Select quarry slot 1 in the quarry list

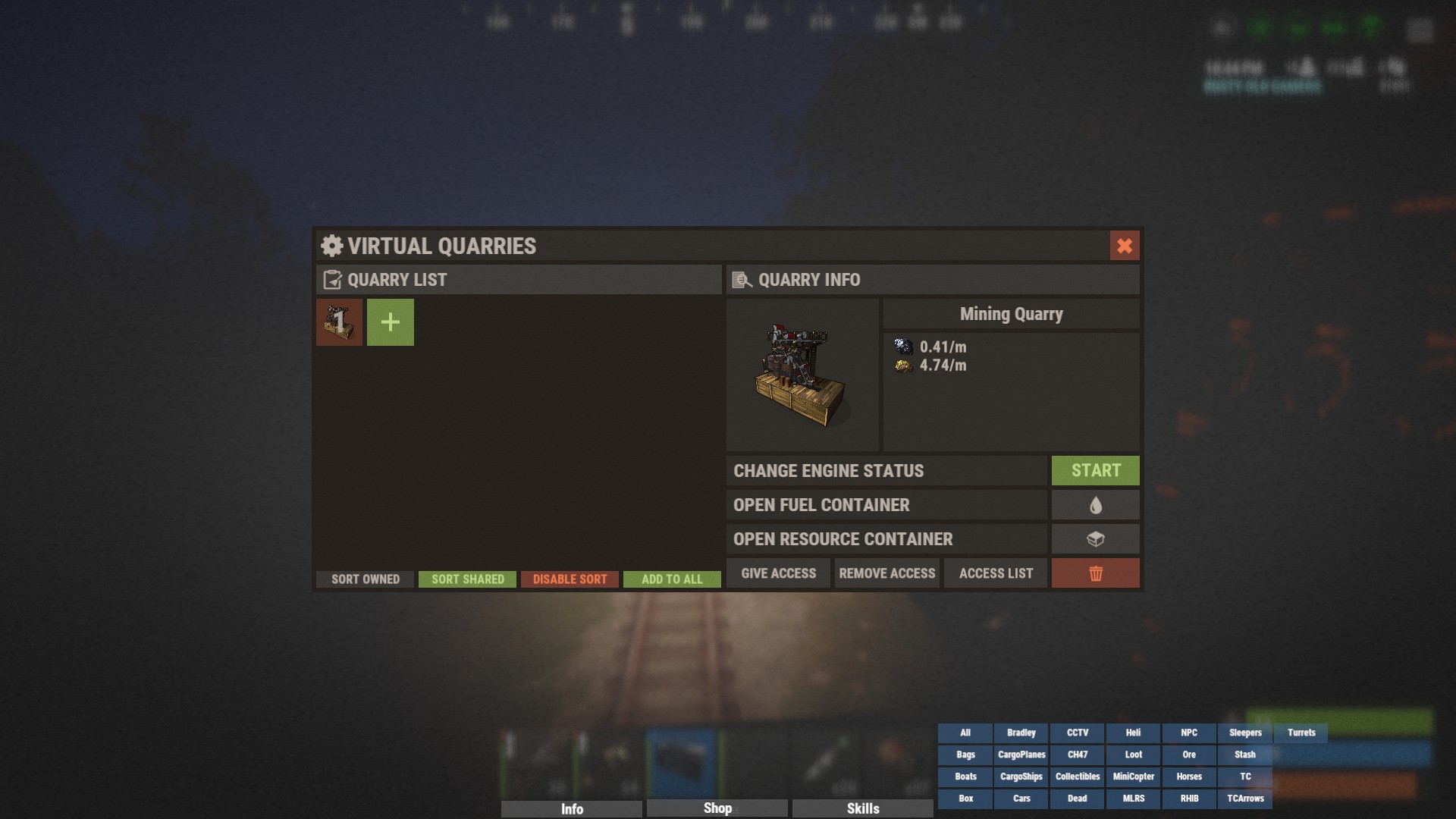click(338, 322)
